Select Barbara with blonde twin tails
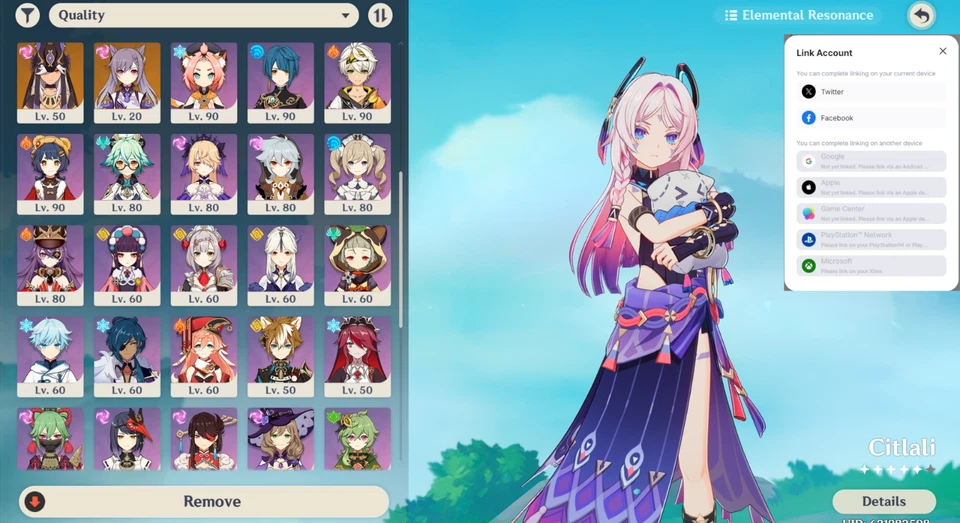The width and height of the screenshot is (960, 523). pyautogui.click(x=357, y=174)
